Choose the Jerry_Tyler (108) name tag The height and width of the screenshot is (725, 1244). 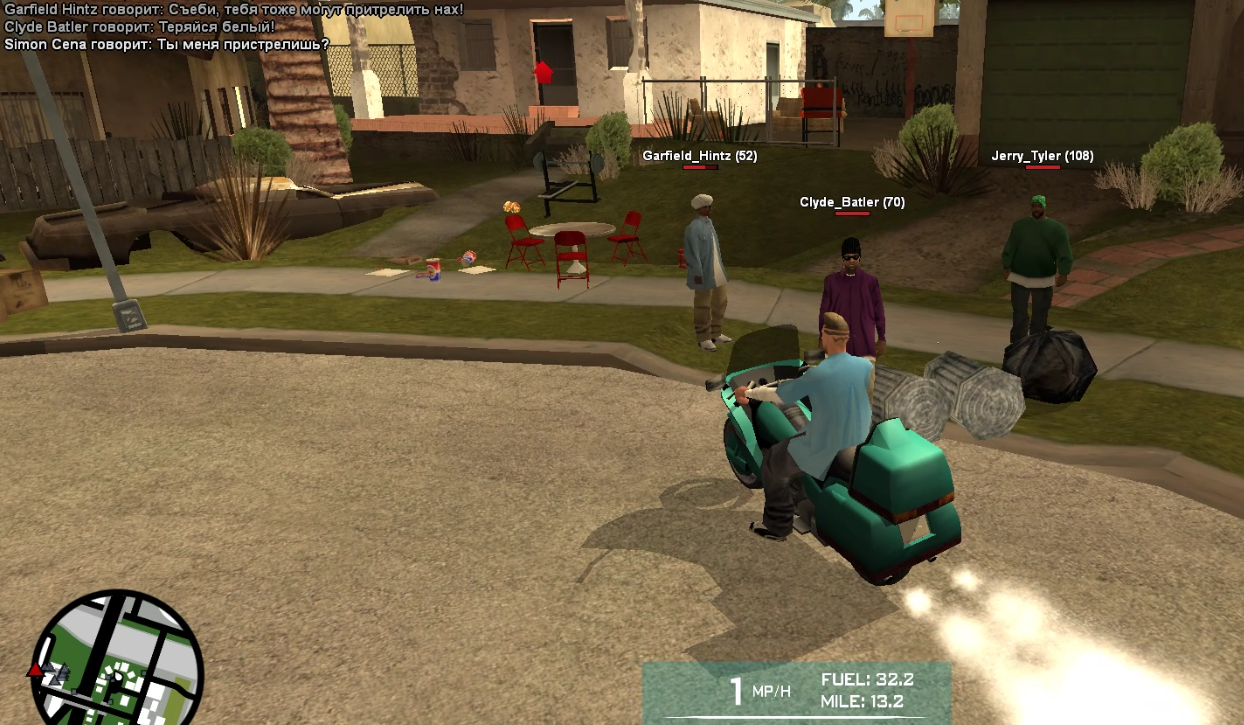1042,156
